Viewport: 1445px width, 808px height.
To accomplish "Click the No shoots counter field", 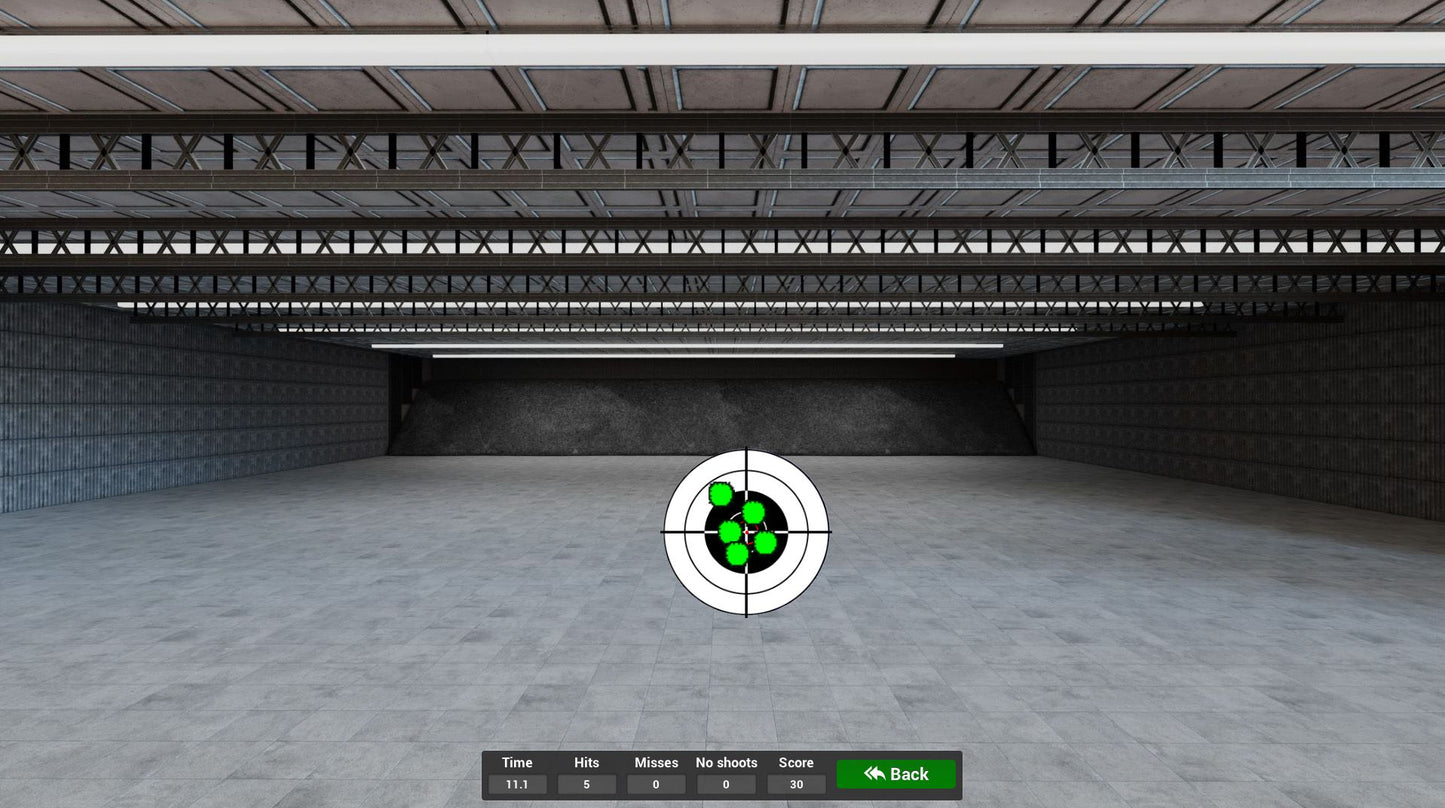I will pyautogui.click(x=726, y=784).
